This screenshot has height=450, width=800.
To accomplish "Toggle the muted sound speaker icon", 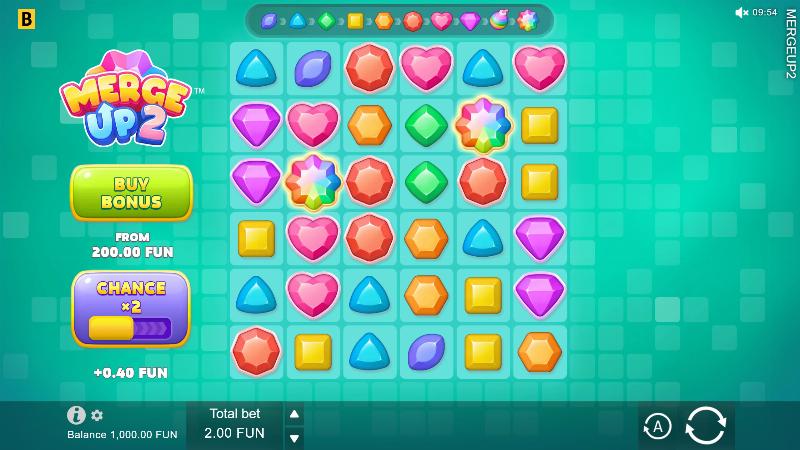I will [x=741, y=12].
